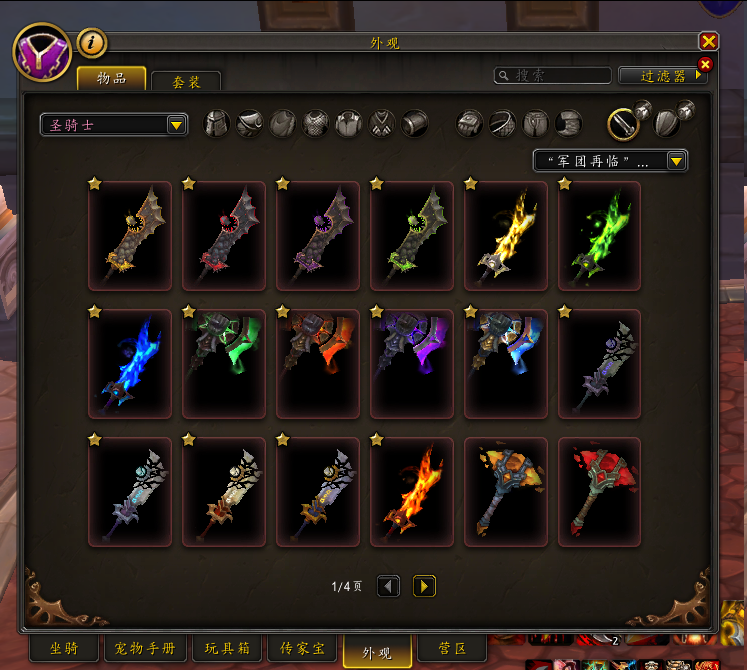This screenshot has width=747, height=670.
Task: Pick the blue flame sword appearance
Action: [x=130, y=364]
